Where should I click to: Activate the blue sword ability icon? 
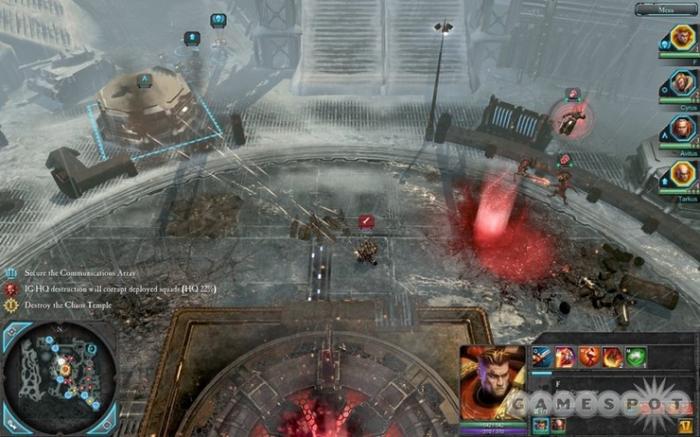pos(542,356)
